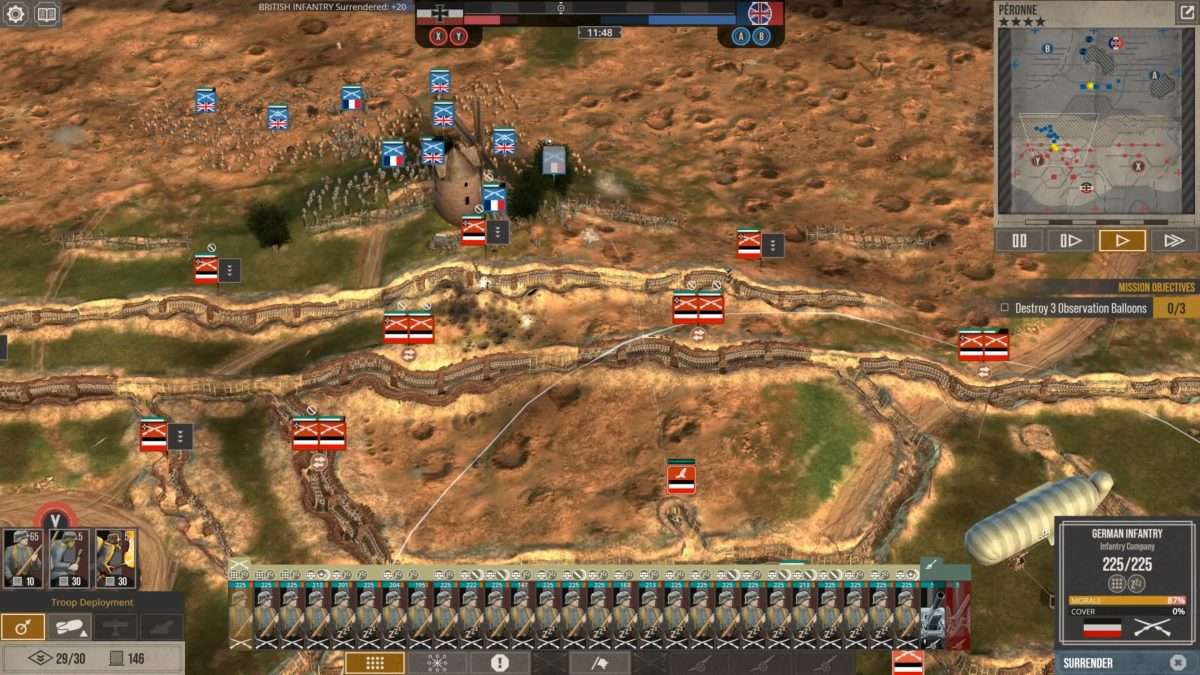Switch to fast-forward speed
The image size is (1200, 675).
coord(1174,240)
